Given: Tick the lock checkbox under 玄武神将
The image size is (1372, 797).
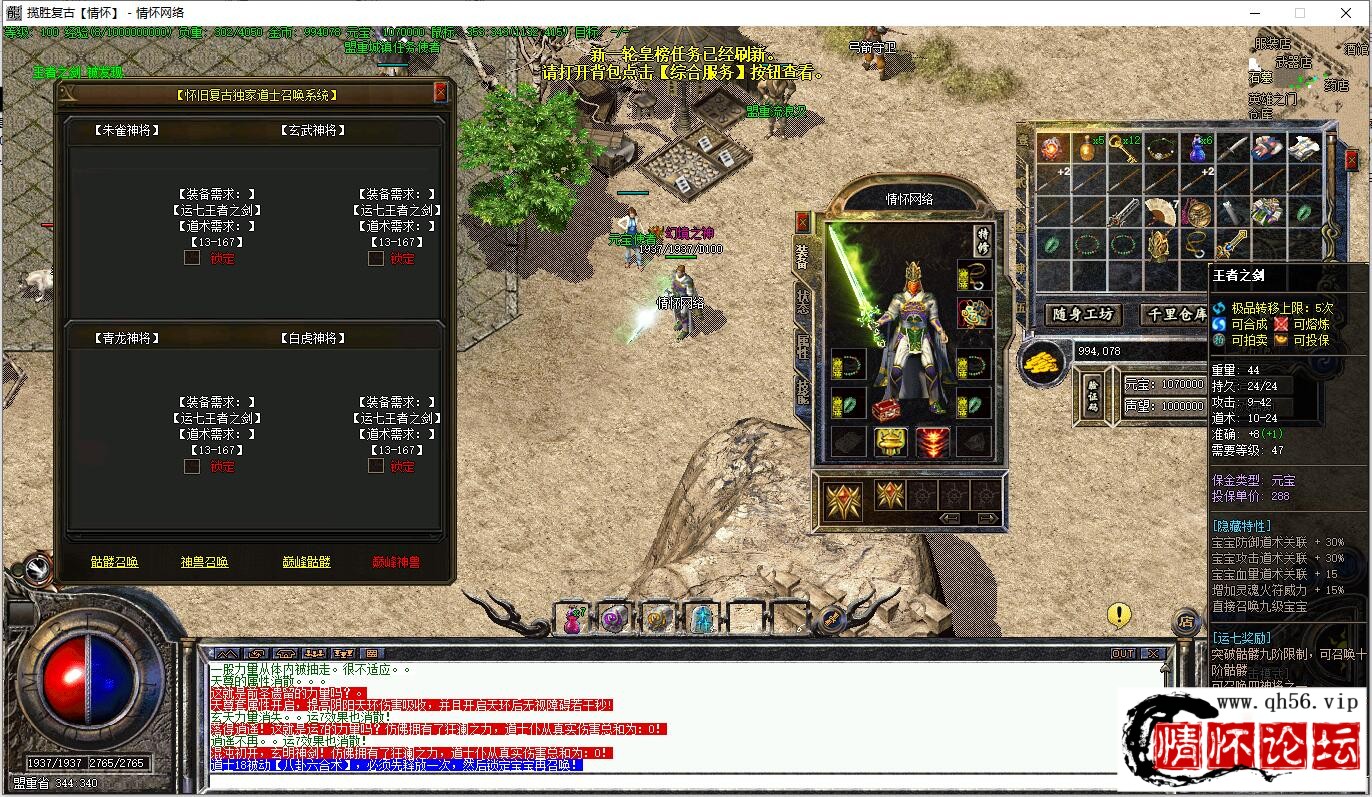Looking at the screenshot, I should click(x=376, y=258).
